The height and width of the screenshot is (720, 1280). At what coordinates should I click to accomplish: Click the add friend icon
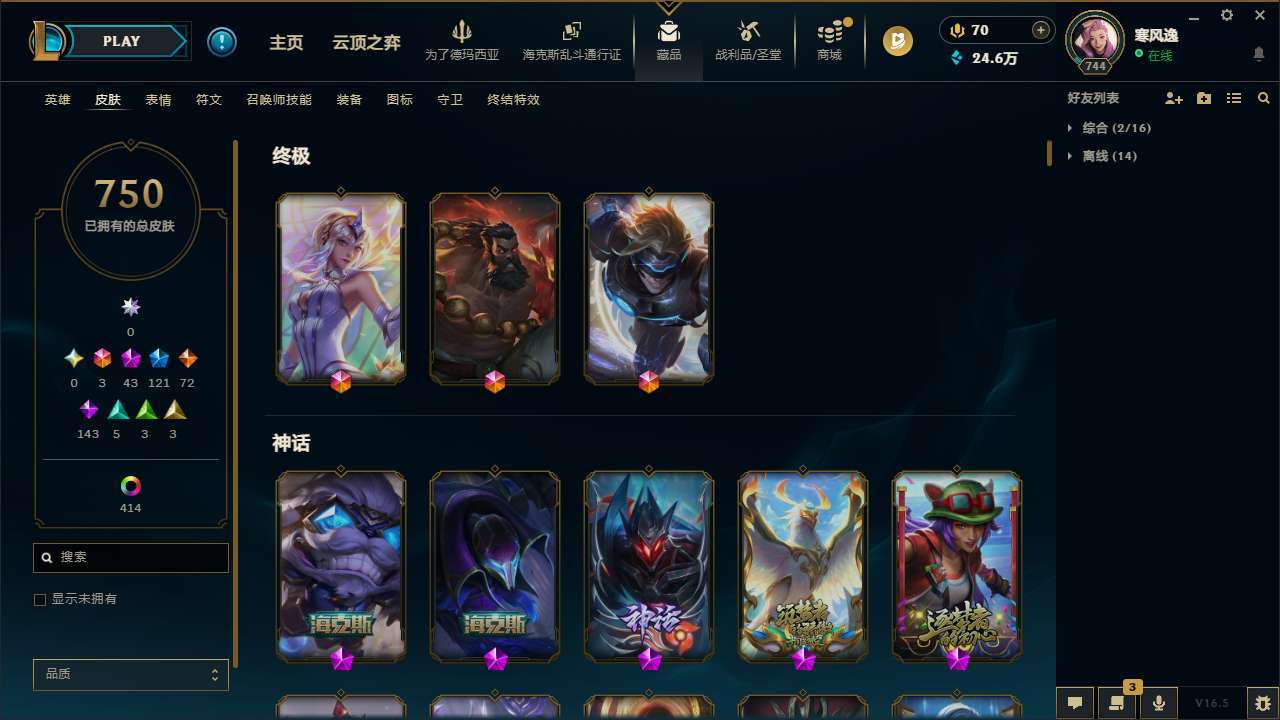[x=1172, y=97]
